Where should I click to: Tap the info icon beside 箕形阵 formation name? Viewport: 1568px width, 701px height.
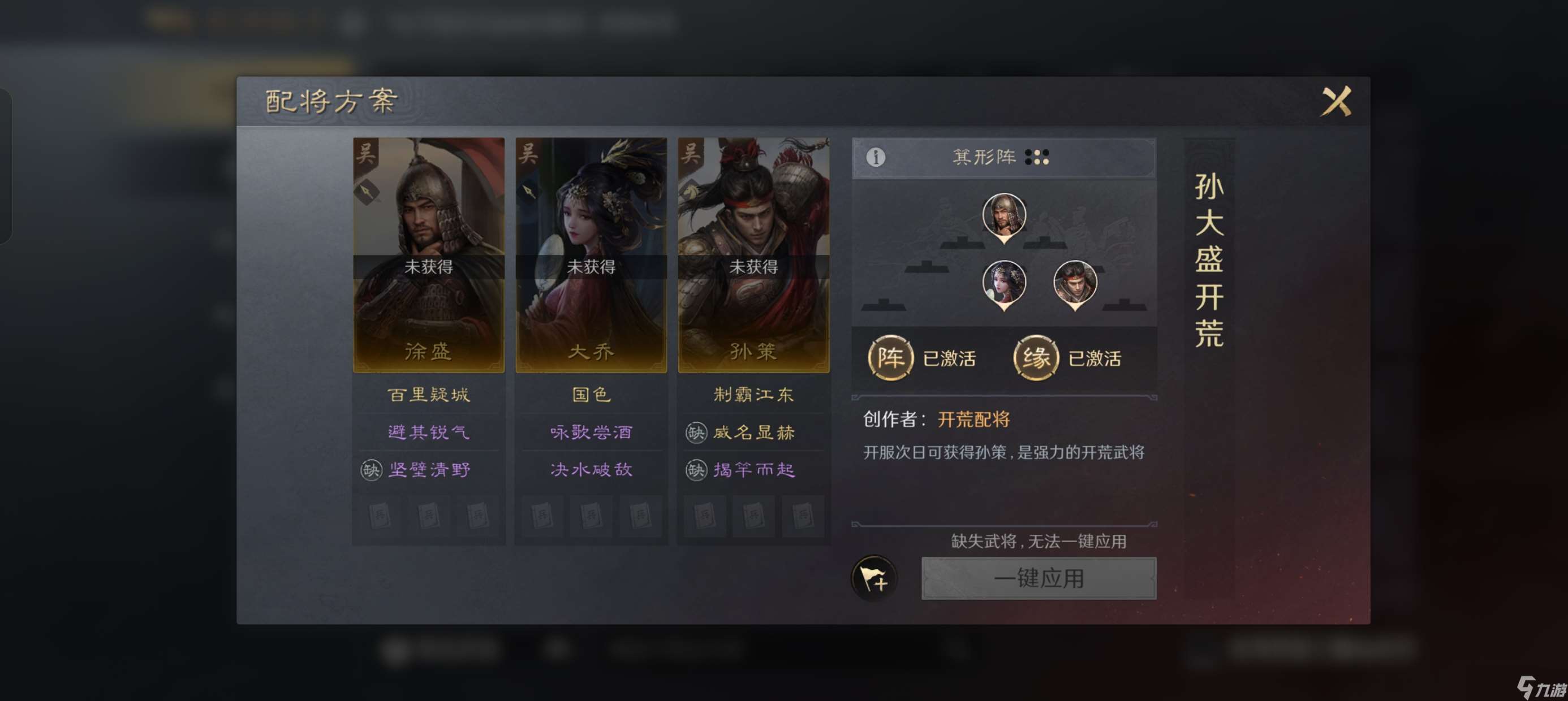tap(877, 157)
